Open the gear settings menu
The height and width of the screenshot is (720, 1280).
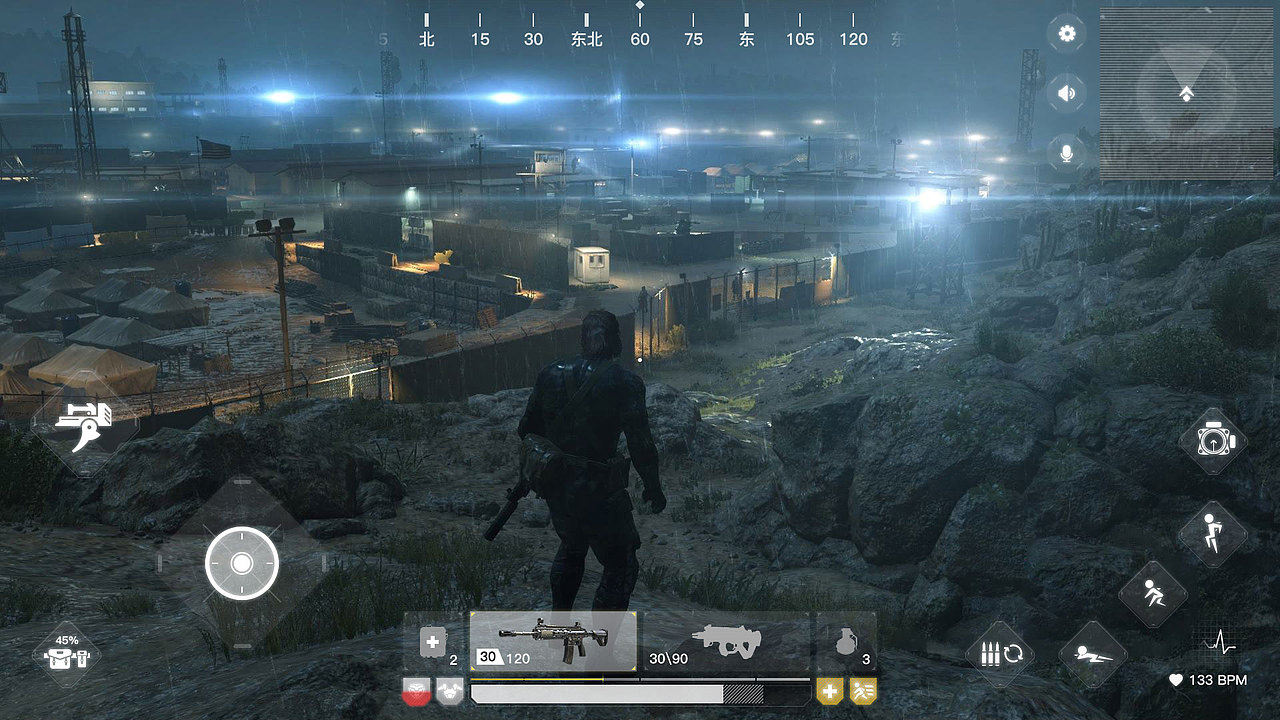tap(1067, 34)
